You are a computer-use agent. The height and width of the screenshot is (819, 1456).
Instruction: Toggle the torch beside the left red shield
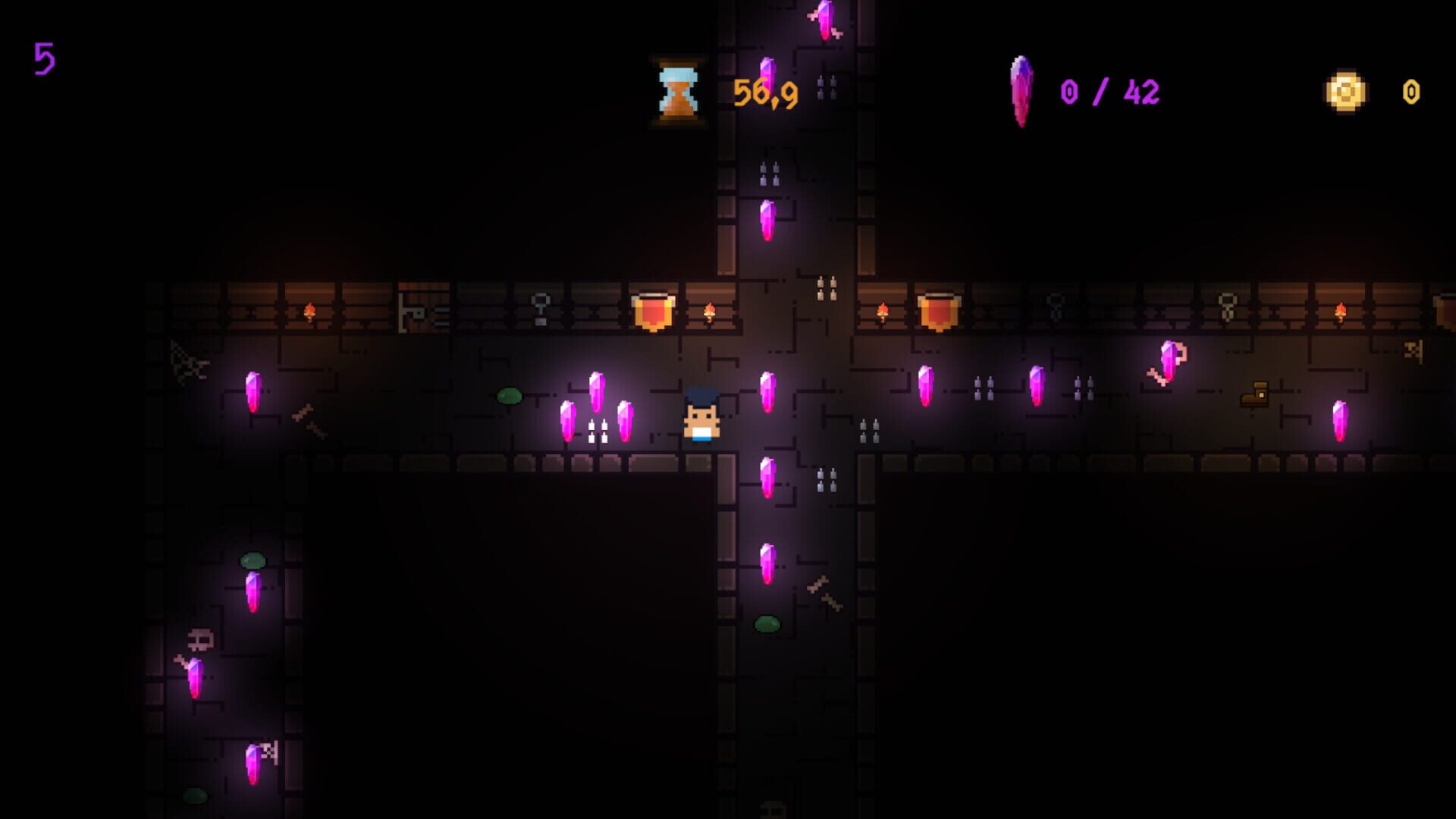(711, 311)
